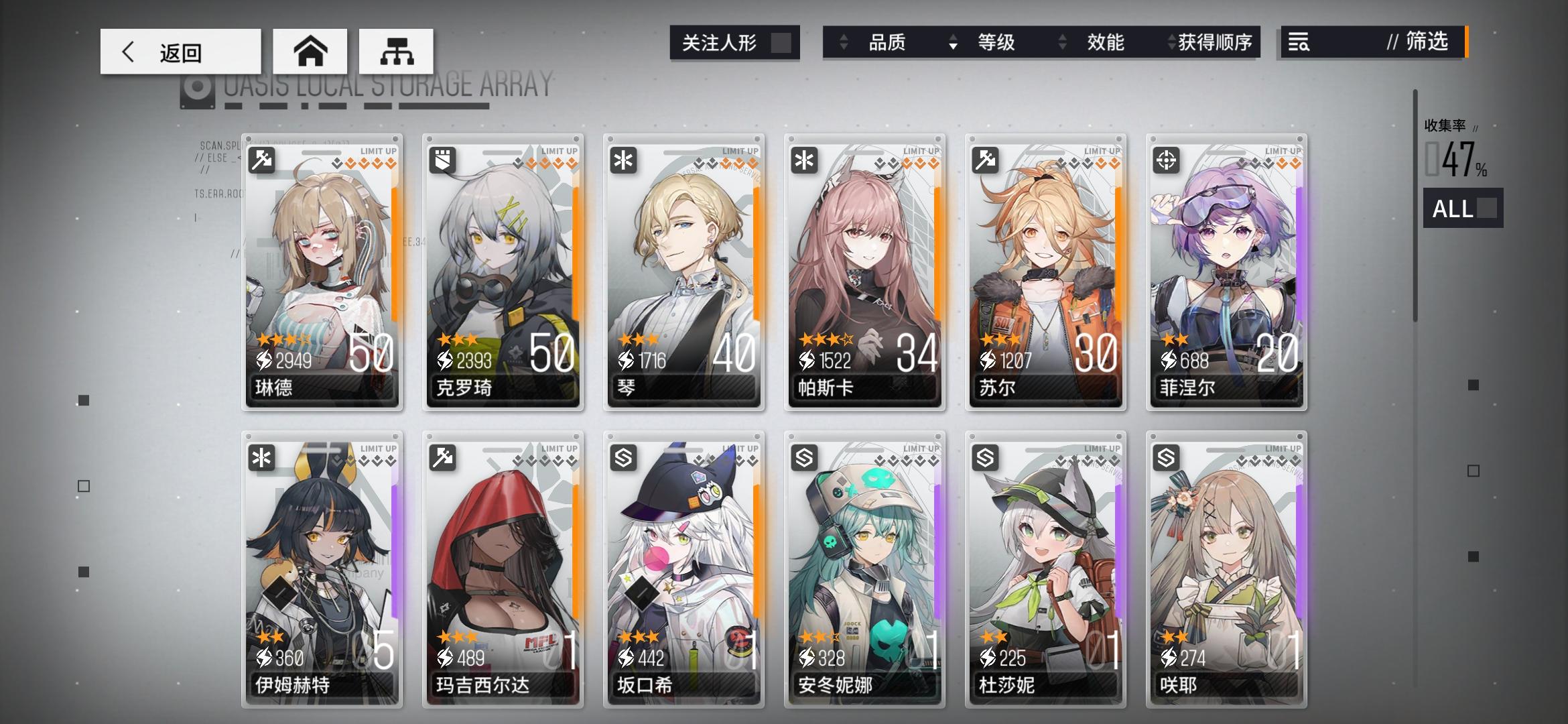
Task: Click the sort list icon next to 筛选
Action: 1297,42
